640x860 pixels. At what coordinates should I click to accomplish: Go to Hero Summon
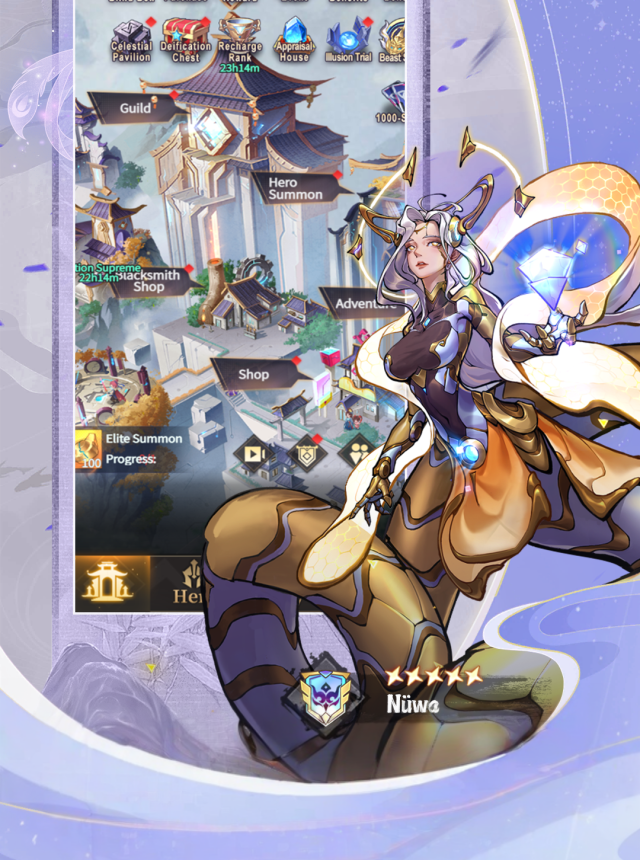295,188
